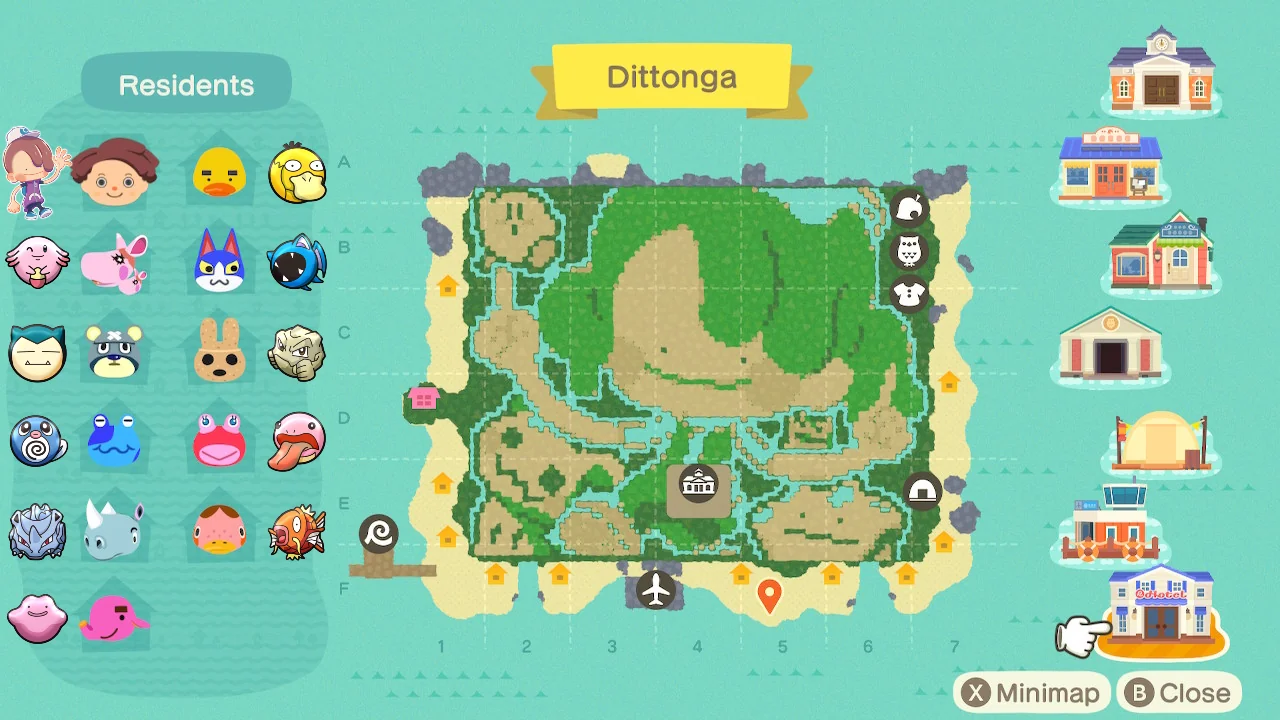Select the Resident Services building icon on the map
This screenshot has height=720, width=1280.
698,484
